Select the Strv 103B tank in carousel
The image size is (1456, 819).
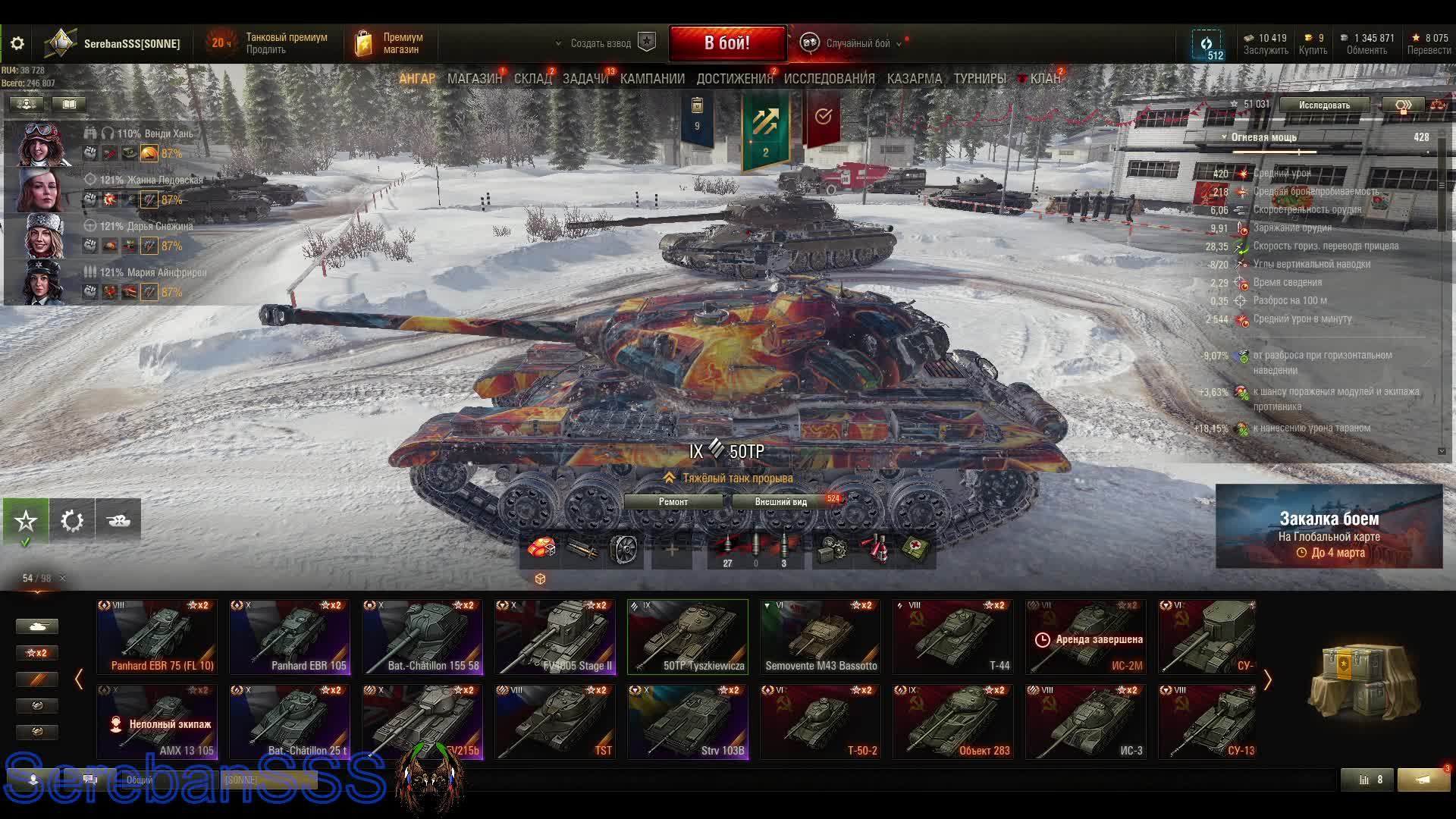(688, 721)
